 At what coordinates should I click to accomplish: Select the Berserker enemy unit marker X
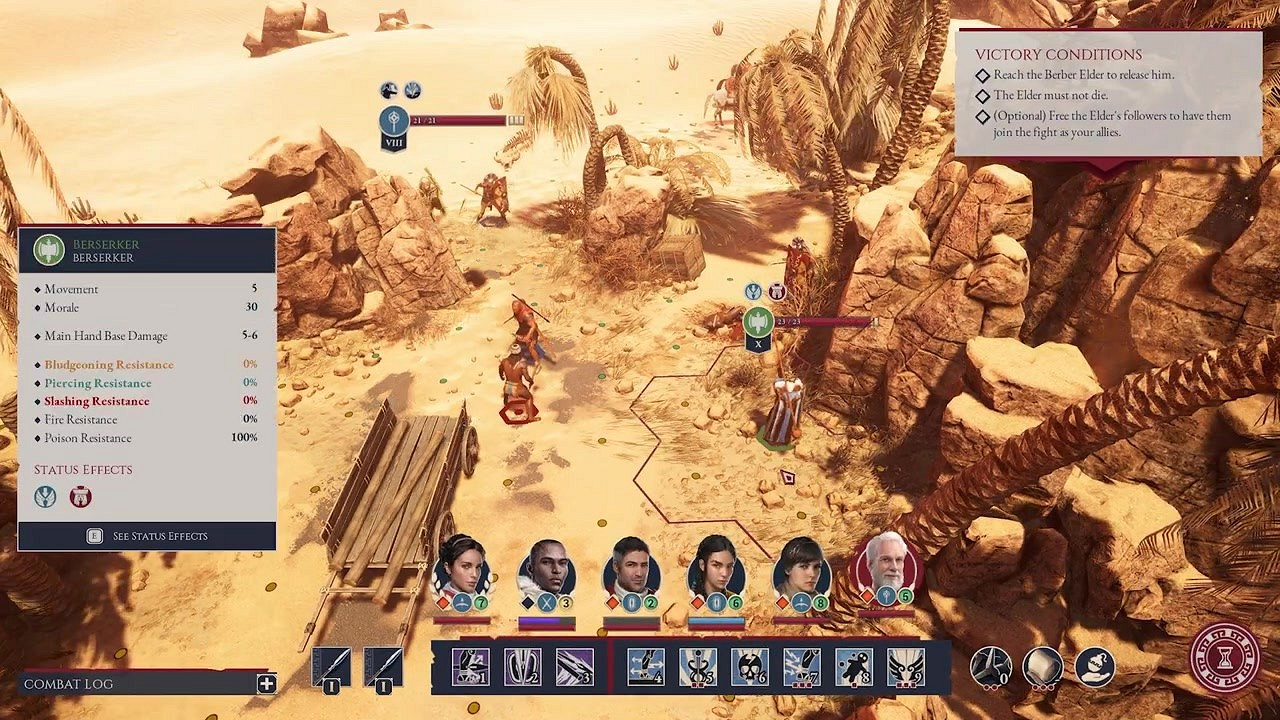point(758,323)
